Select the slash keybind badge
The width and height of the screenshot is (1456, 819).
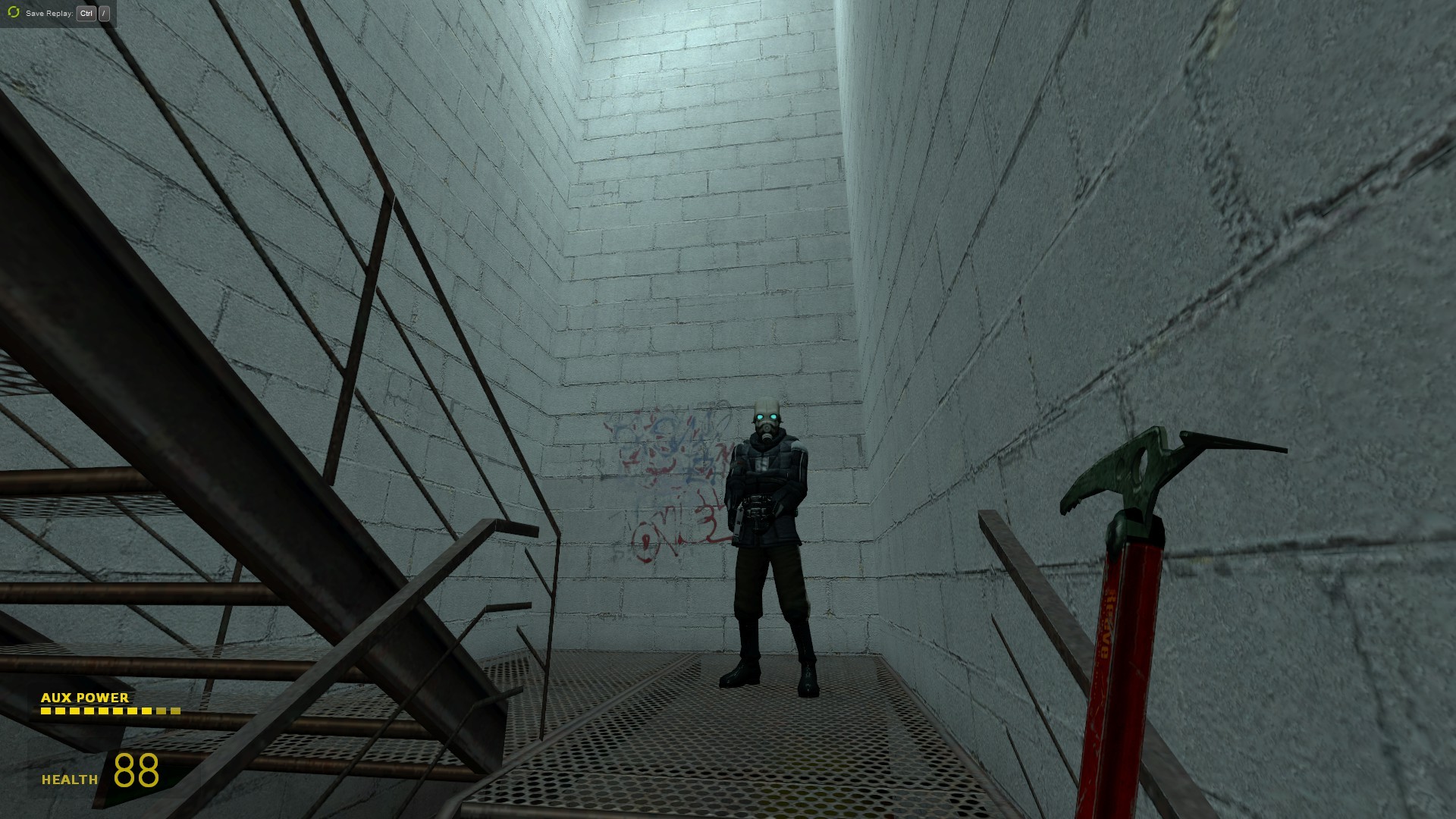[x=105, y=13]
